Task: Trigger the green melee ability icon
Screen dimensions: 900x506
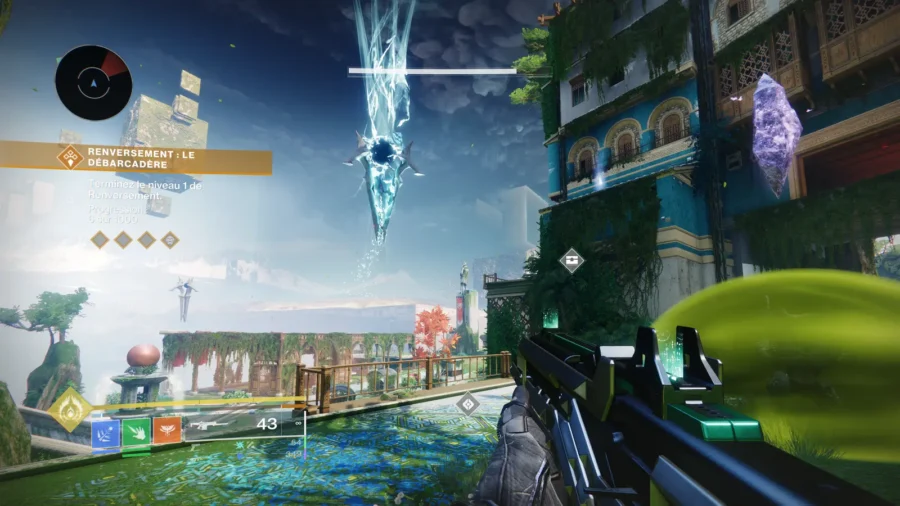Action: coord(137,432)
